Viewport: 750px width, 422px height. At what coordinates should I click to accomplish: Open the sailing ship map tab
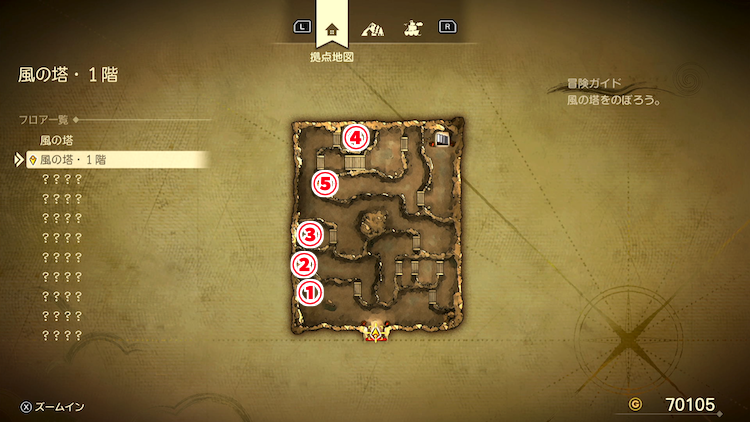pos(412,28)
